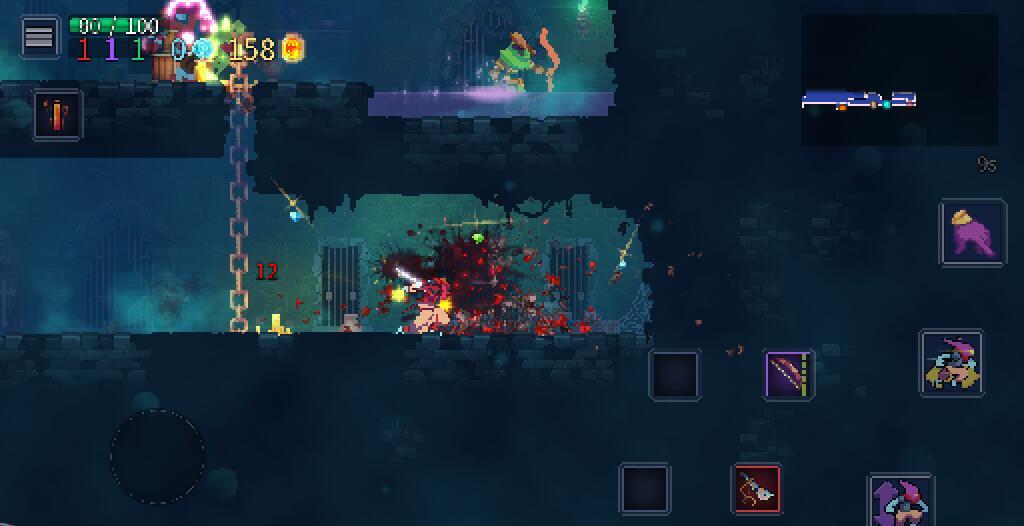
Task: Touch the virtual movement joystick
Action: (x=157, y=455)
